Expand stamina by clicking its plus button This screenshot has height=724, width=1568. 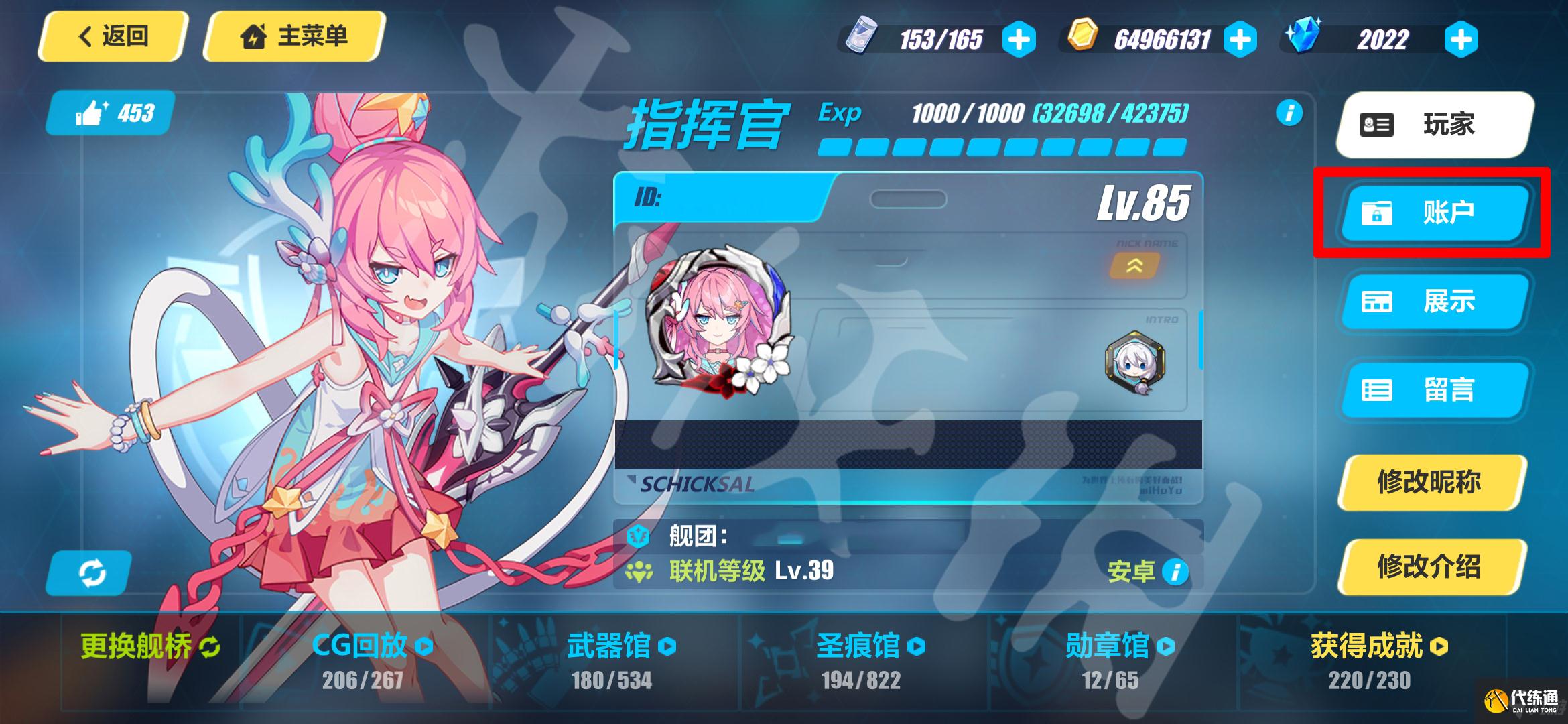1021,39
